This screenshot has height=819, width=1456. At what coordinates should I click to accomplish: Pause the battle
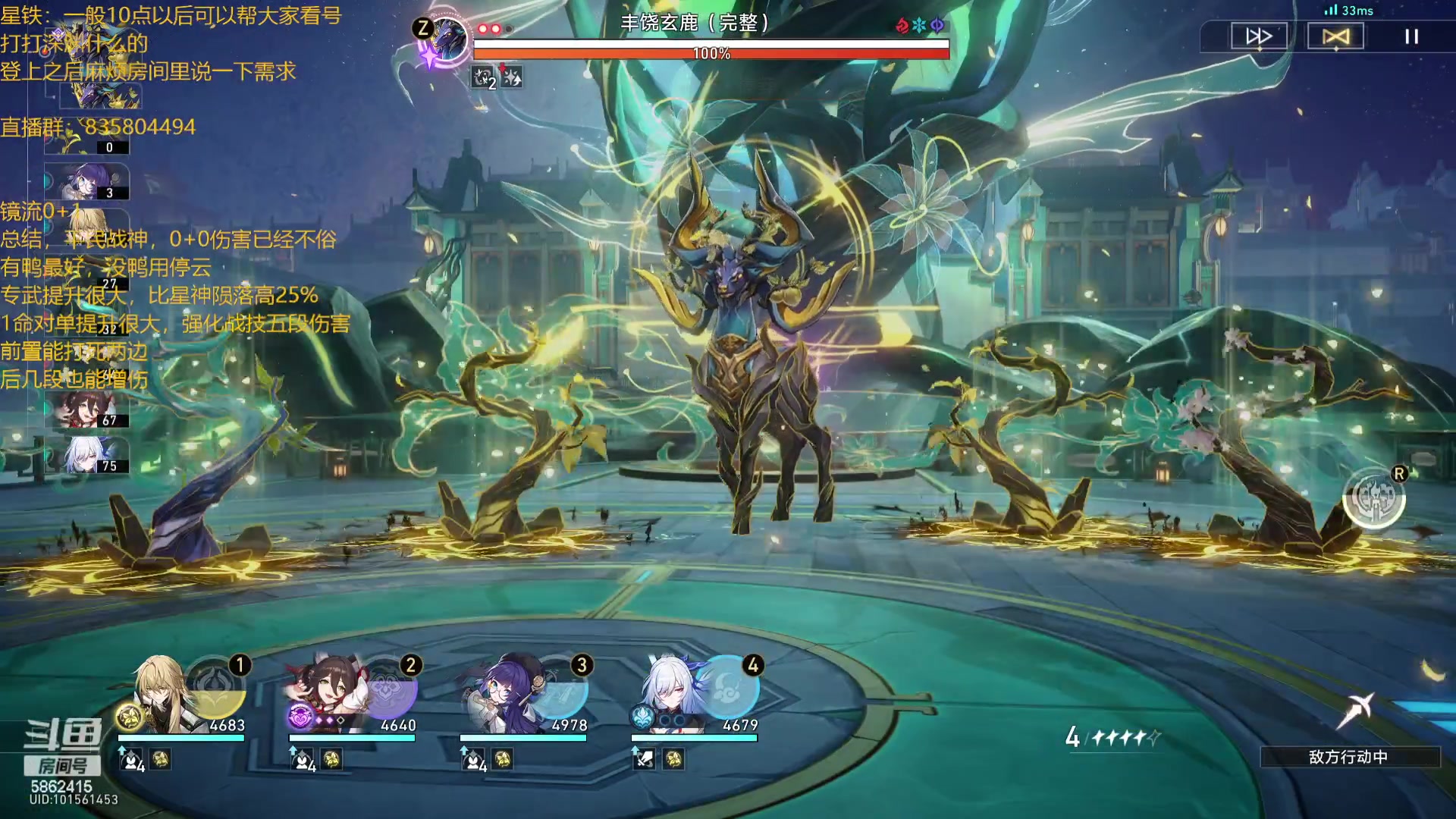click(1411, 36)
